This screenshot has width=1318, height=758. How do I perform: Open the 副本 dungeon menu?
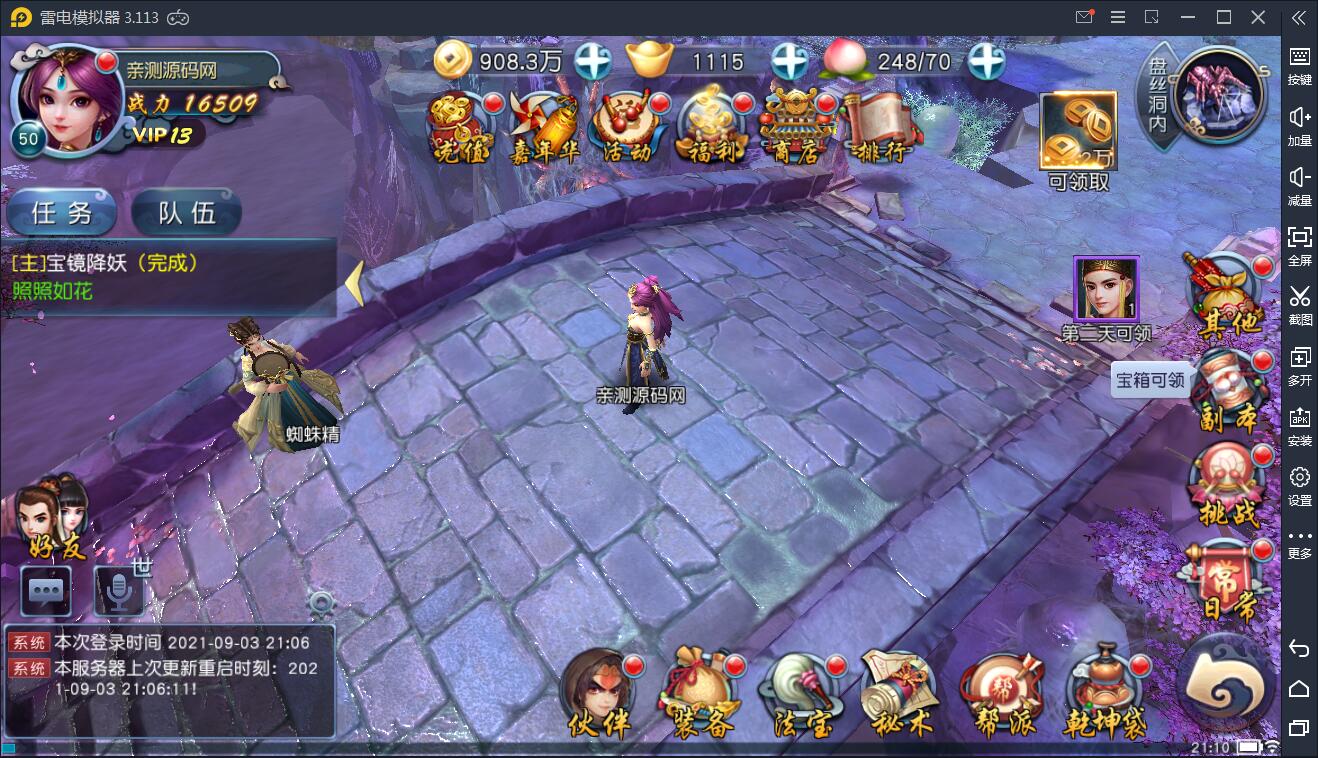pyautogui.click(x=1227, y=391)
